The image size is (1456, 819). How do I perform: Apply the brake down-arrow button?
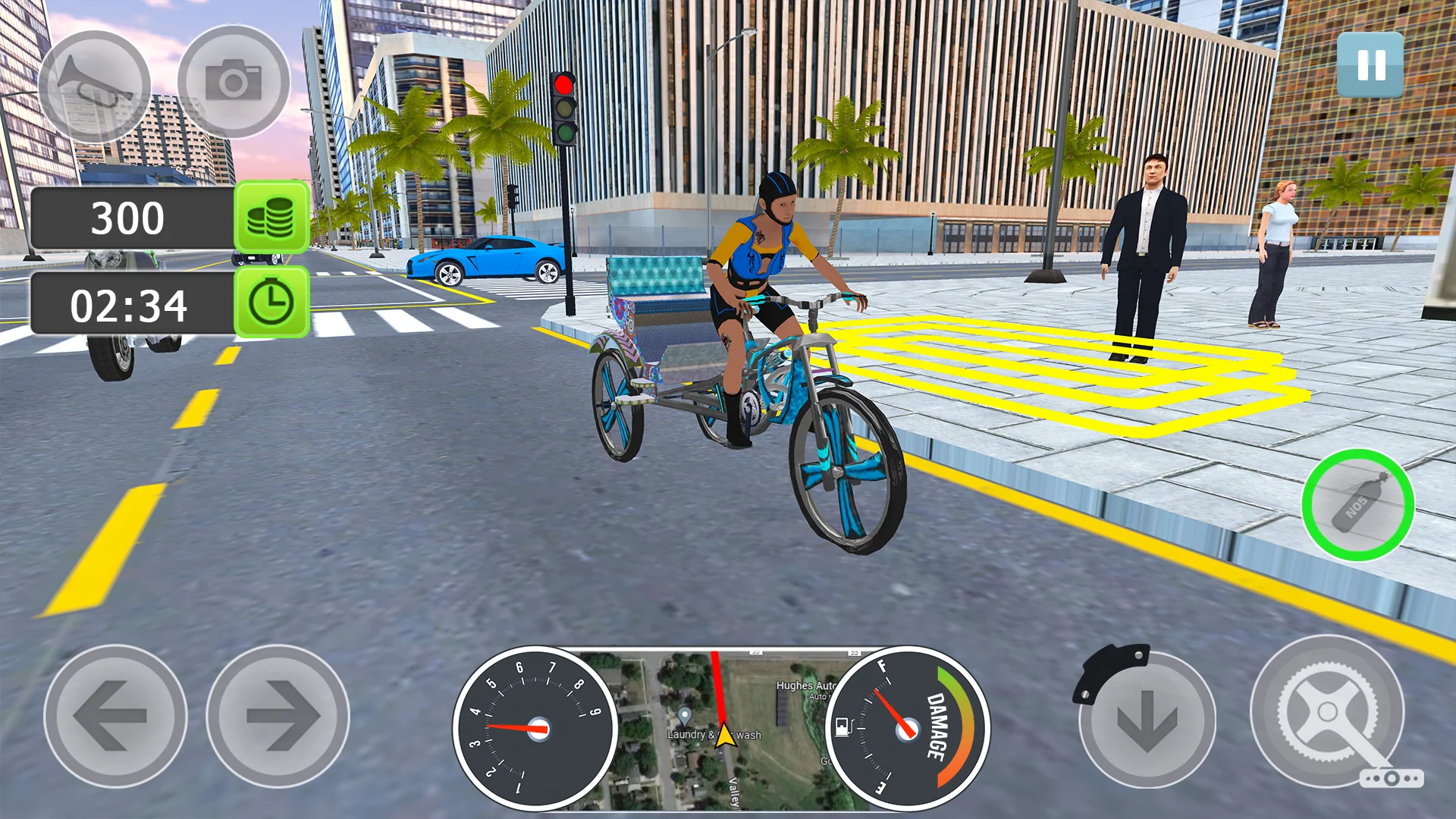1147,717
